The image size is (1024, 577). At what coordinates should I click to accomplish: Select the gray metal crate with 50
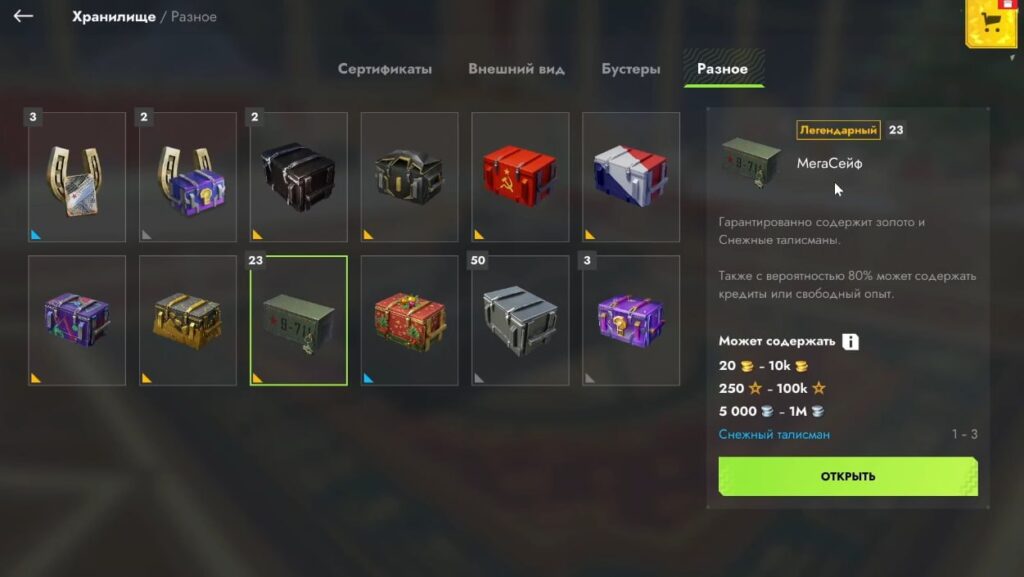coord(520,320)
